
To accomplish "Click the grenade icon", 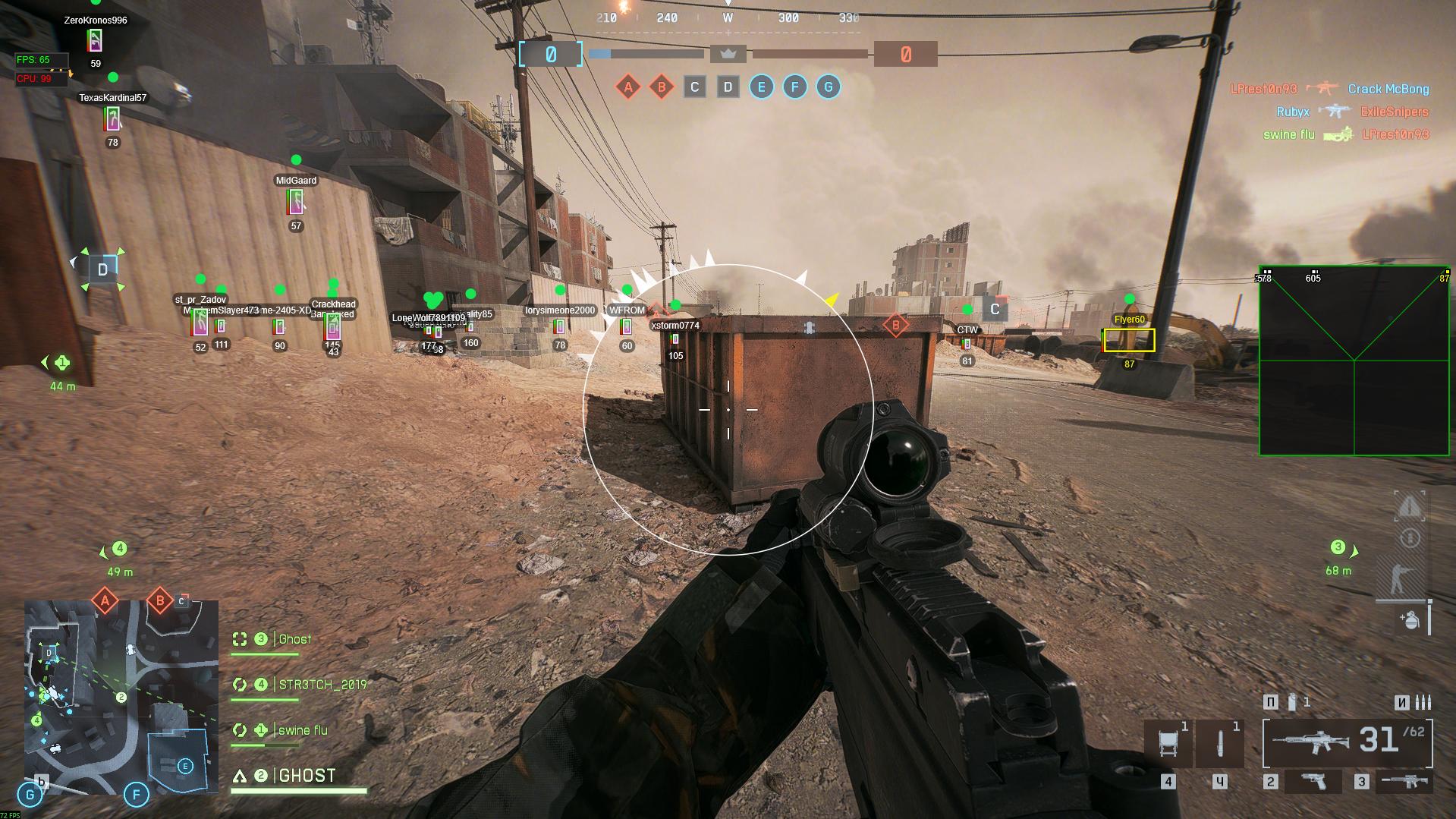I will pos(1410,620).
